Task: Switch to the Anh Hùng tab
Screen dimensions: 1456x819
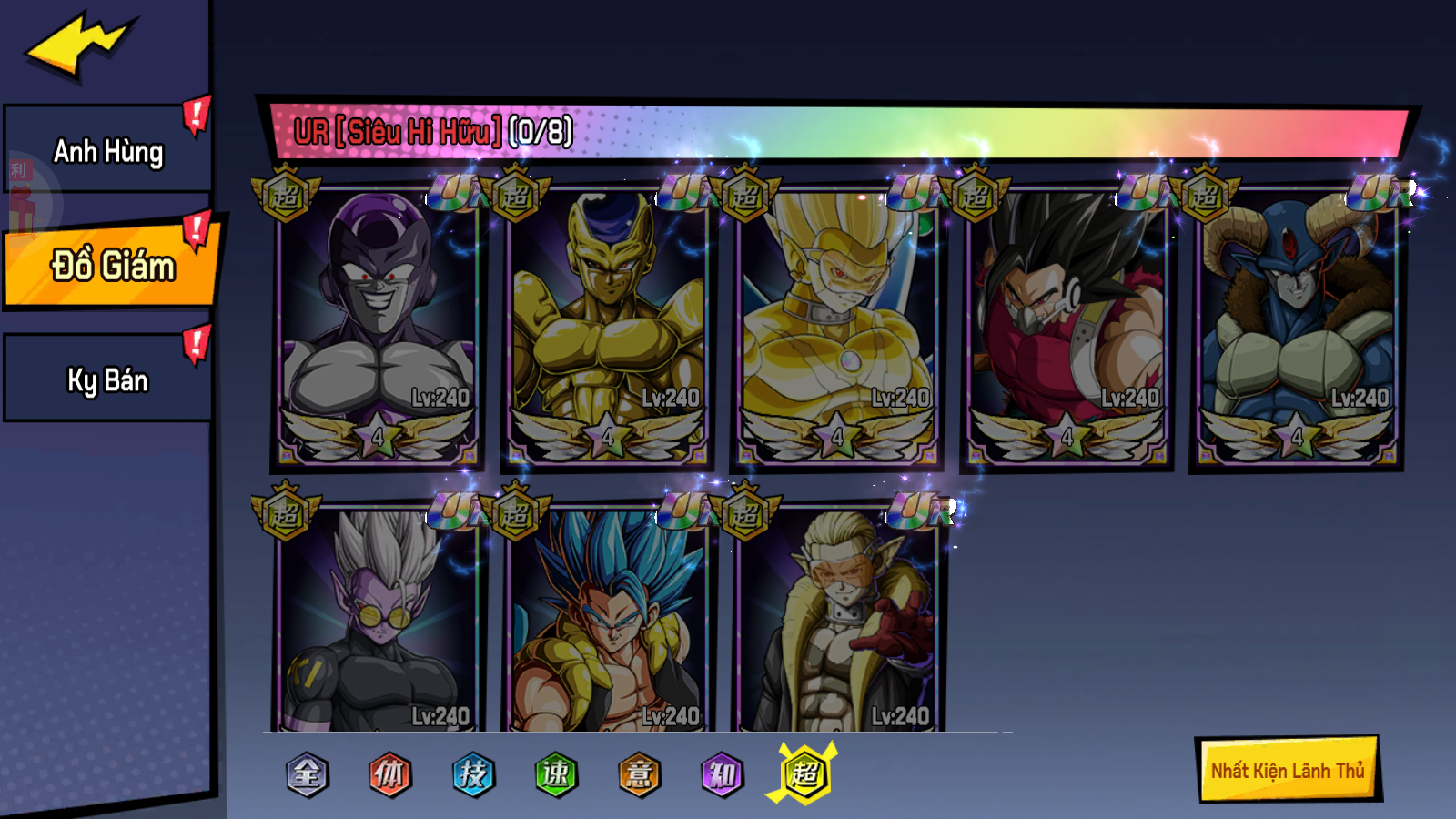Action: point(107,152)
